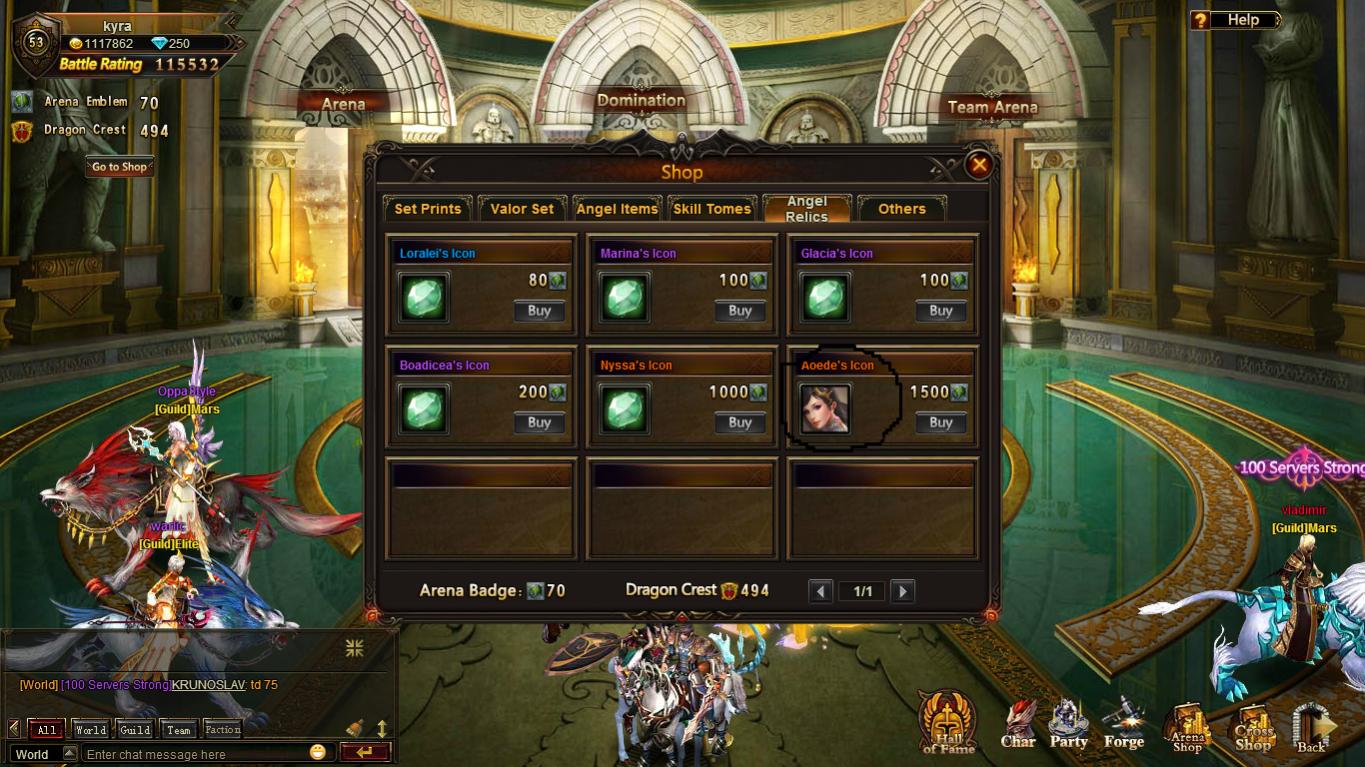Close the Shop window
This screenshot has width=1365, height=767.
pyautogui.click(x=979, y=165)
